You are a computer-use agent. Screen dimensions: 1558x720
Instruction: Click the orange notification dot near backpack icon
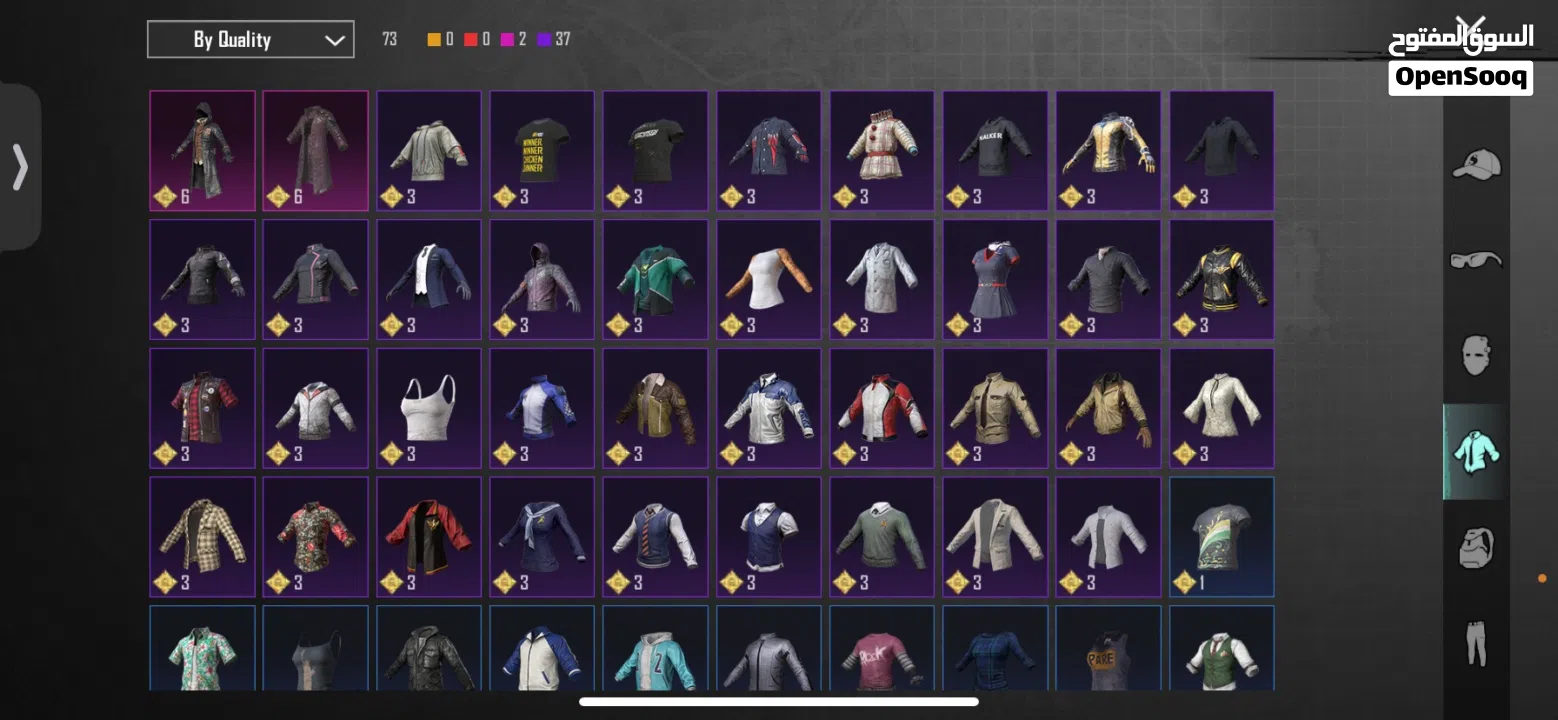point(1540,577)
